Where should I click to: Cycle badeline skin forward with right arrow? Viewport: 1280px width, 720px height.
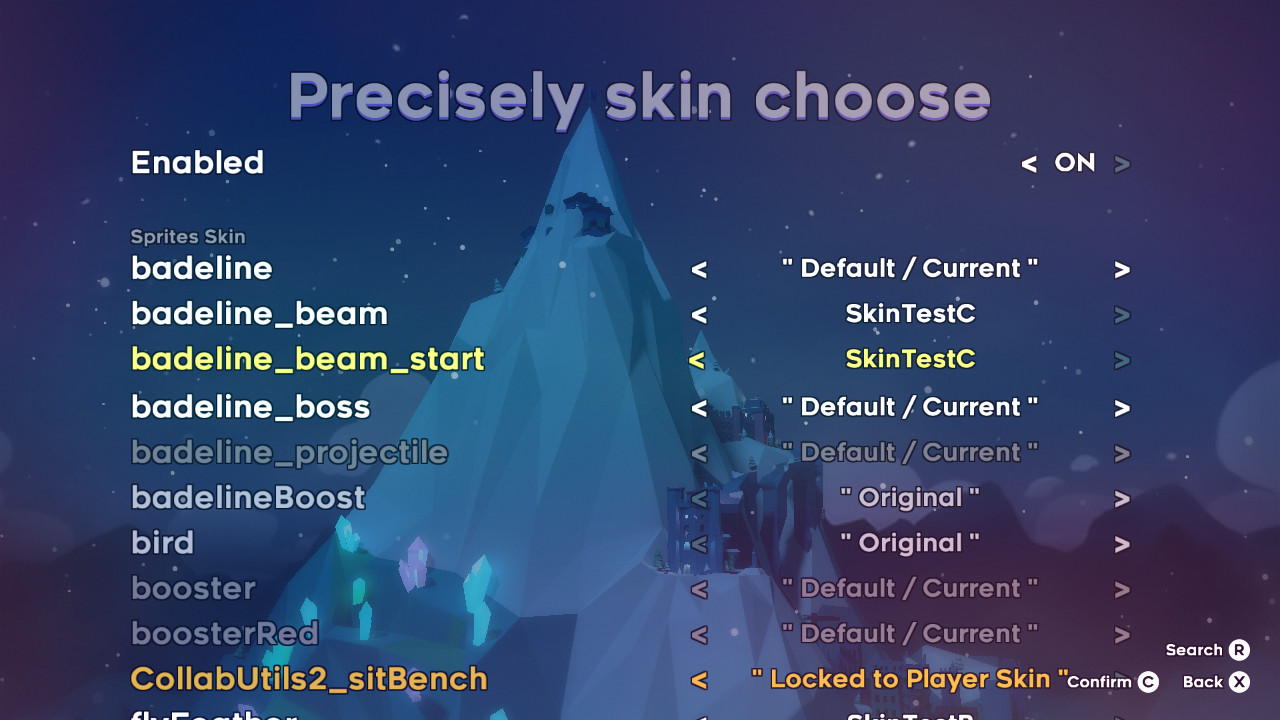(1121, 268)
